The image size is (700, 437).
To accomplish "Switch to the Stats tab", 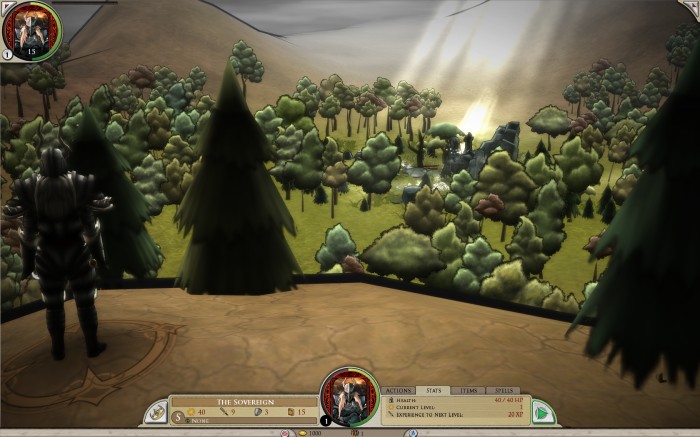I will 433,390.
